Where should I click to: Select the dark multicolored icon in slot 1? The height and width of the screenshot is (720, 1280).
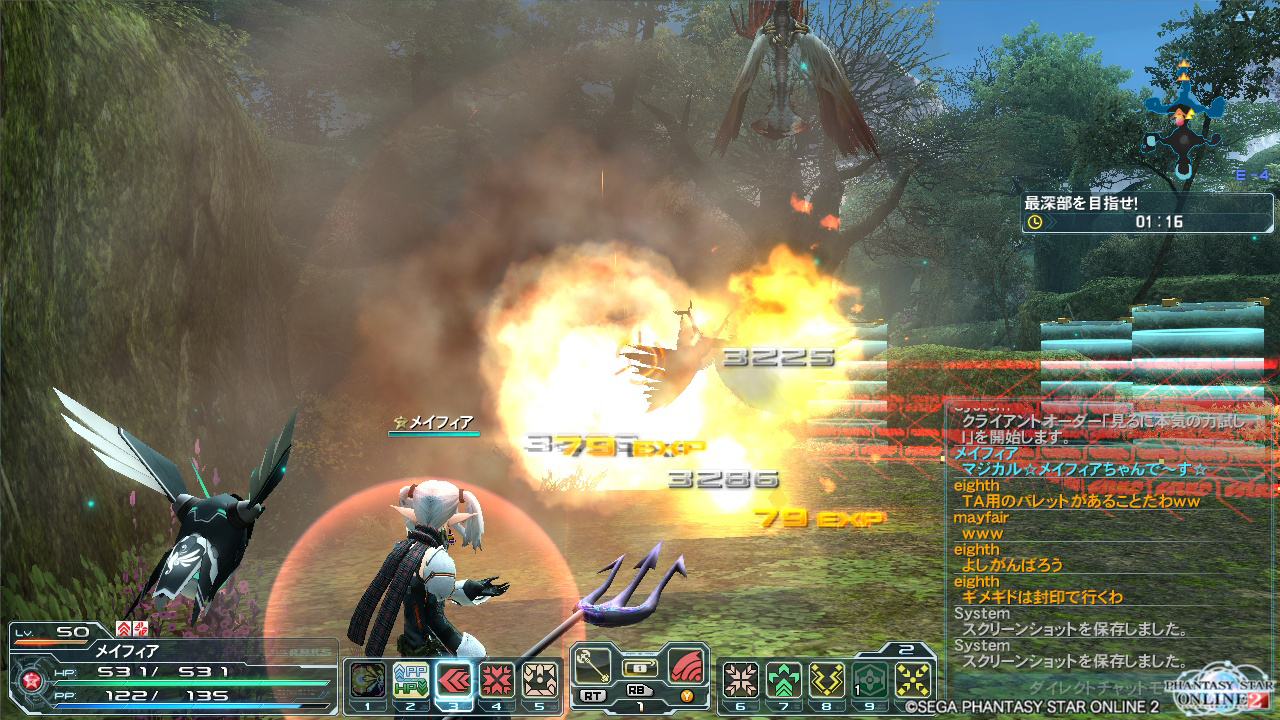367,679
